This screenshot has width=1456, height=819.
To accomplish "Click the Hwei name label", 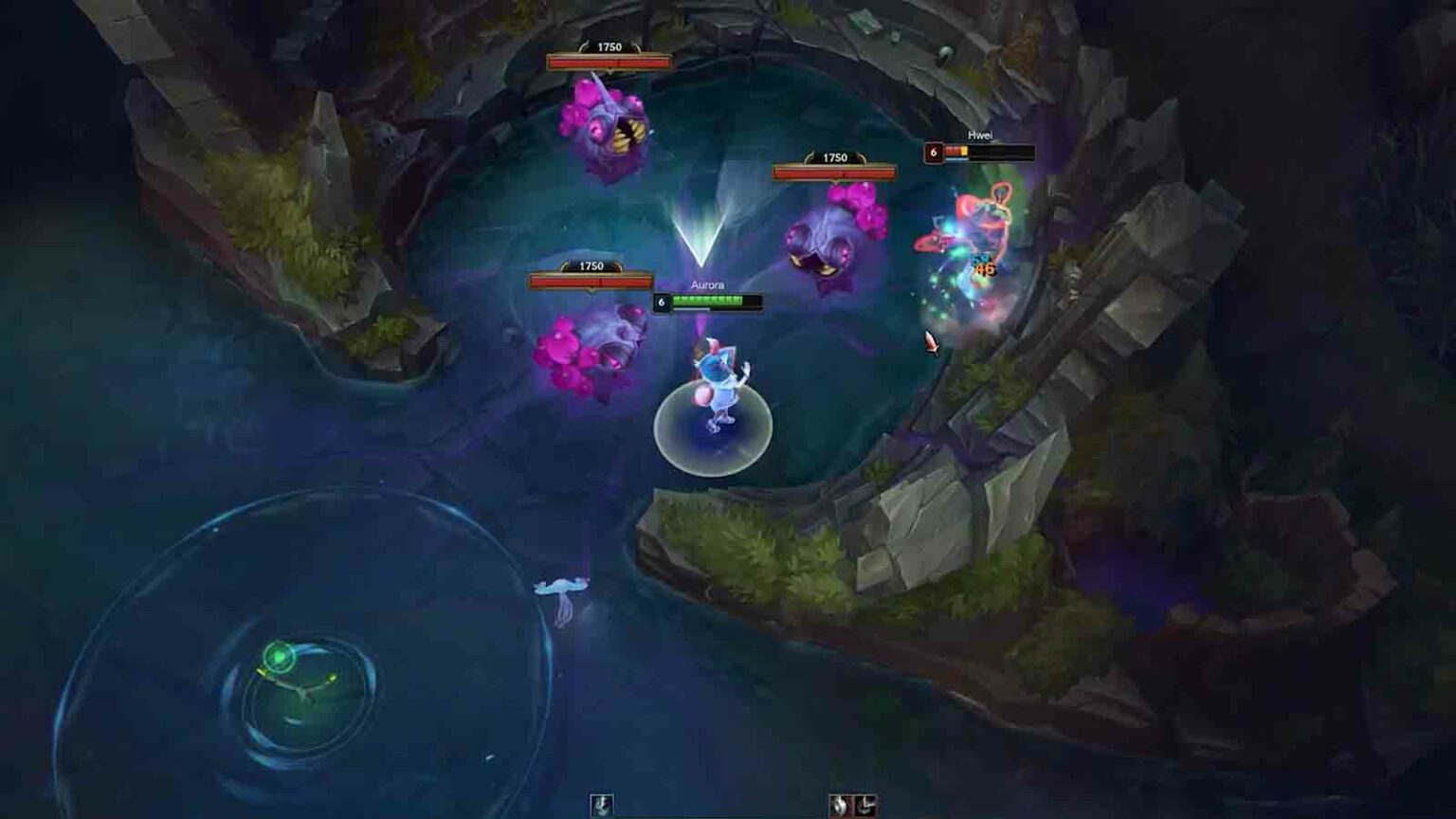I will pyautogui.click(x=980, y=136).
